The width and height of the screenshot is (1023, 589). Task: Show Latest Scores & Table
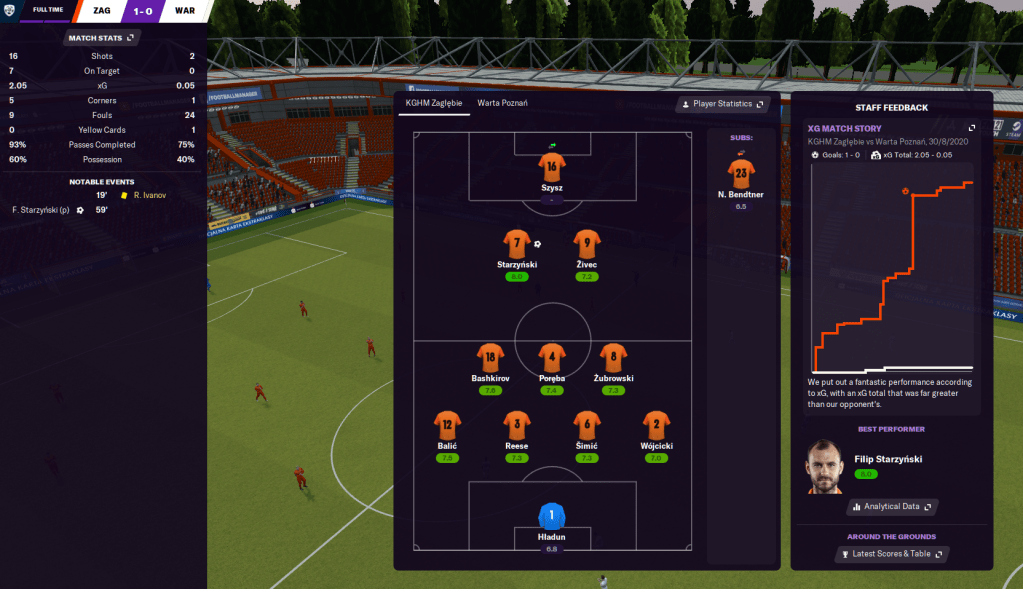click(x=892, y=553)
